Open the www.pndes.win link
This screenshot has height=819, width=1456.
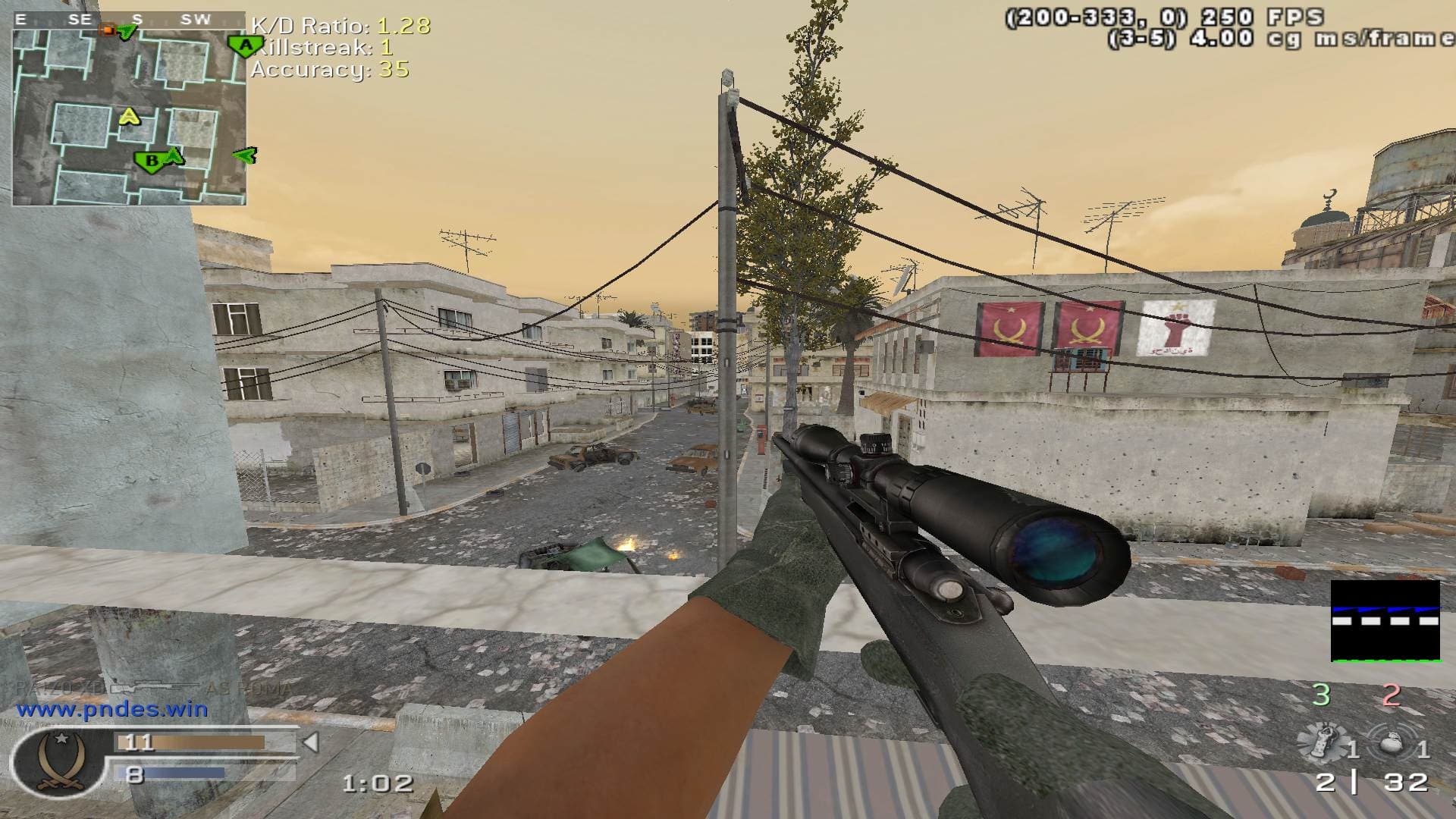112,710
